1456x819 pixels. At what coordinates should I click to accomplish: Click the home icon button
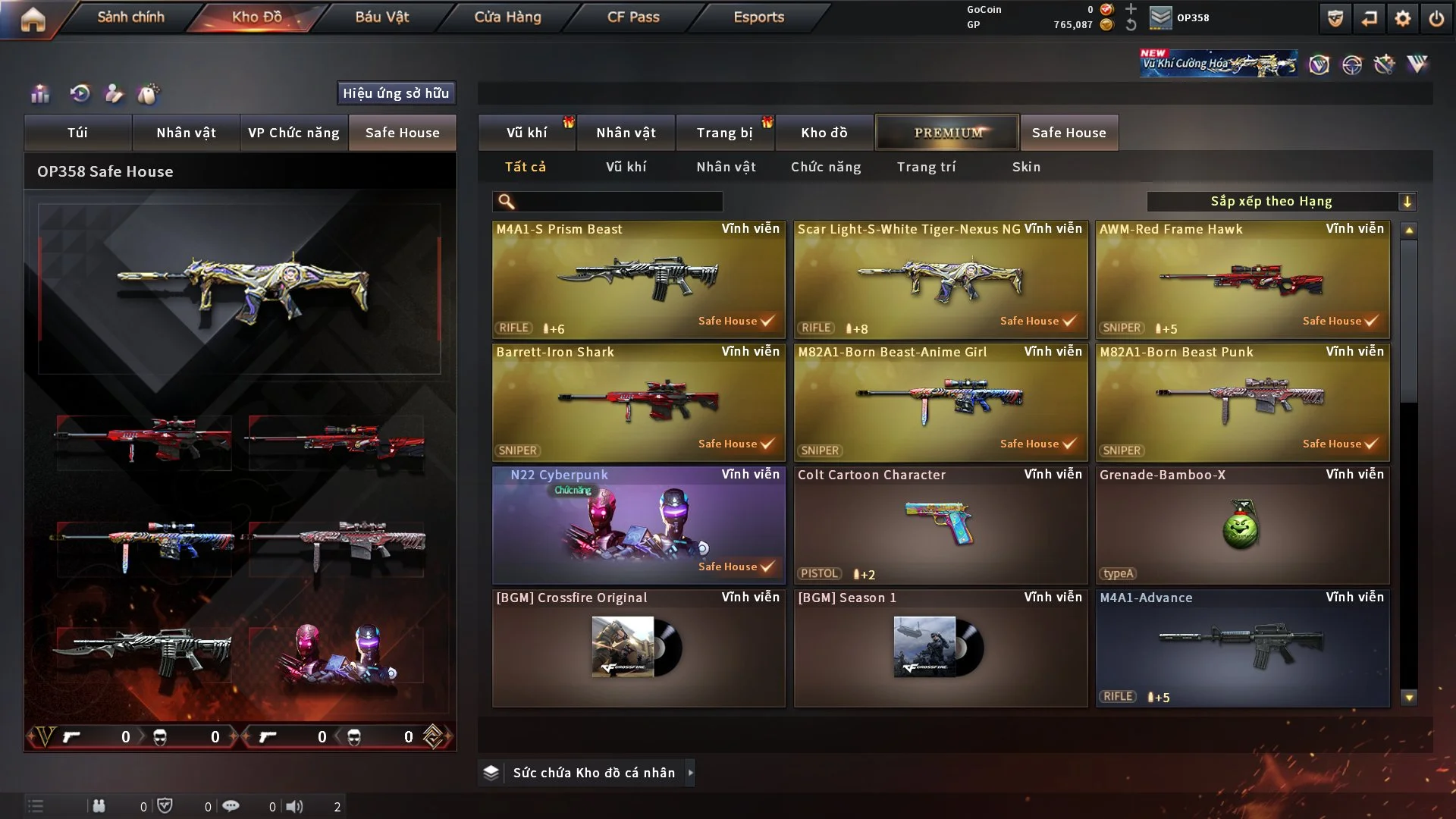[x=33, y=19]
